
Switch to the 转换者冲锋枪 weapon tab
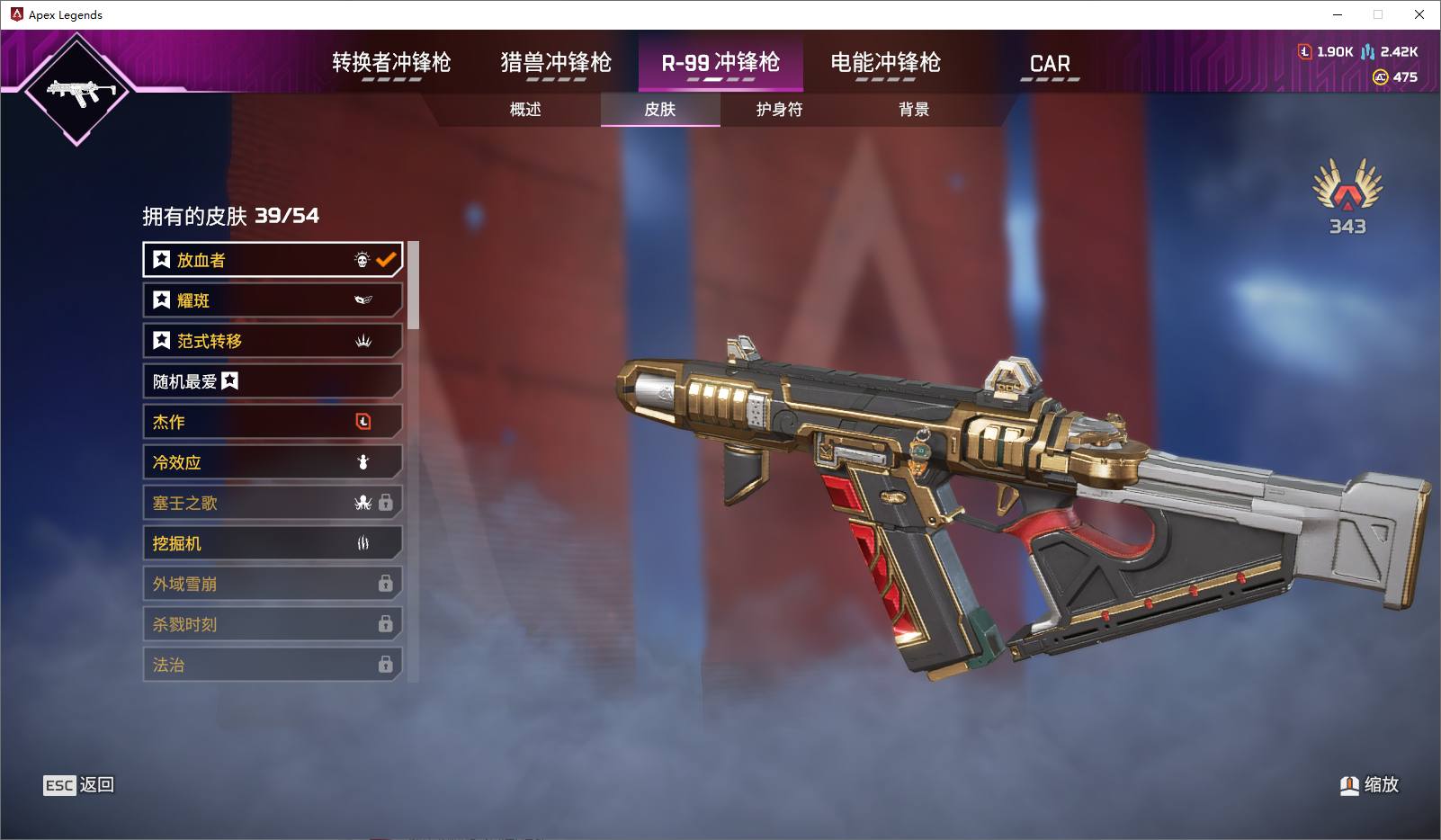point(391,63)
